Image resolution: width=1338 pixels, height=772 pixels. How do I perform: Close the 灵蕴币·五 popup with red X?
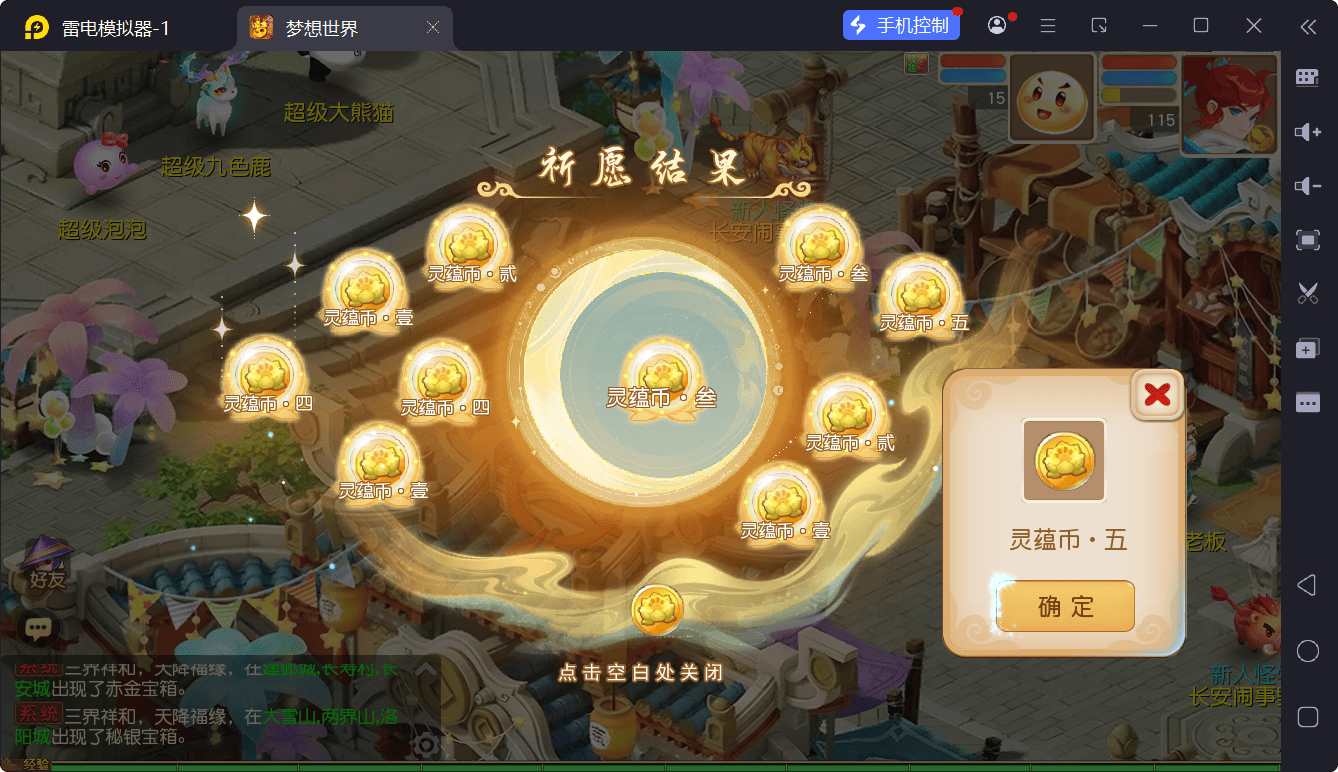[x=1157, y=395]
